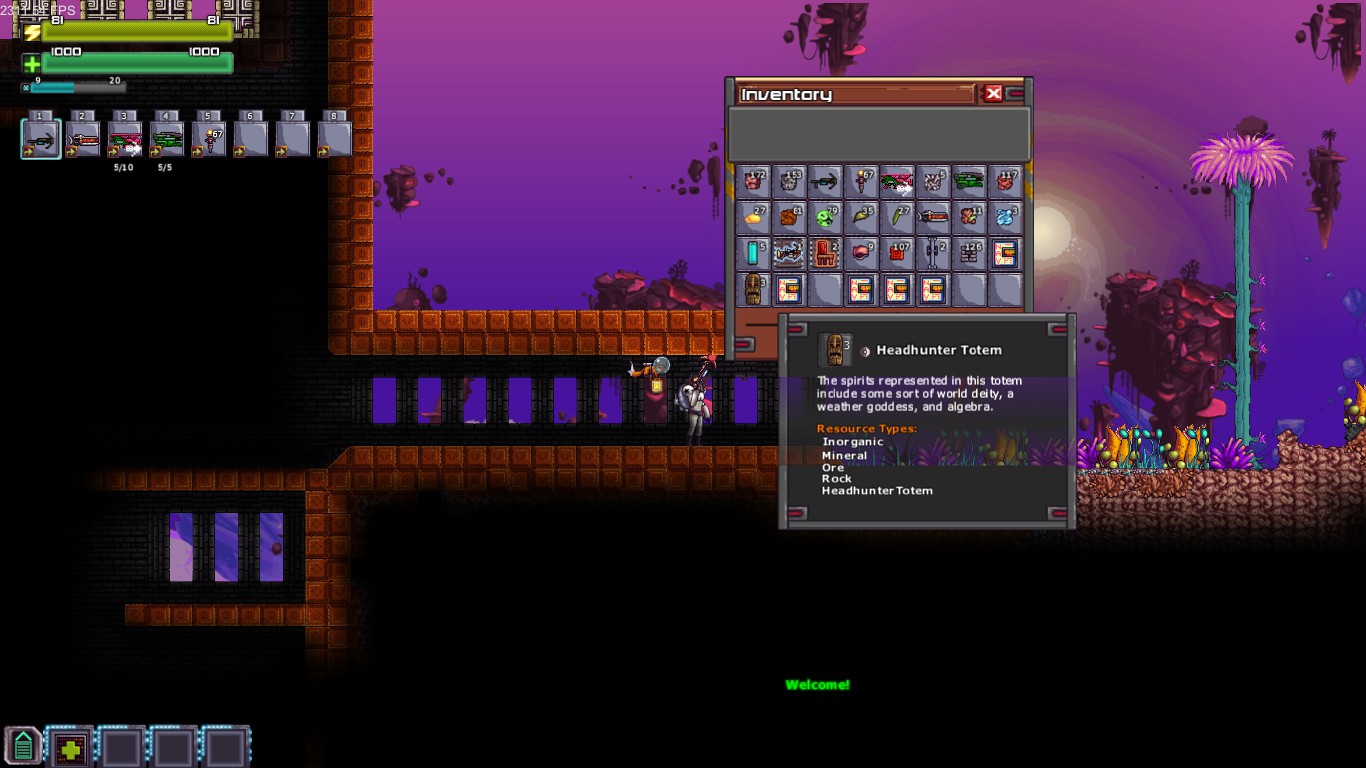This screenshot has height=768, width=1366.
Task: Select the torch stack in hotbar slot 5
Action: click(x=209, y=139)
